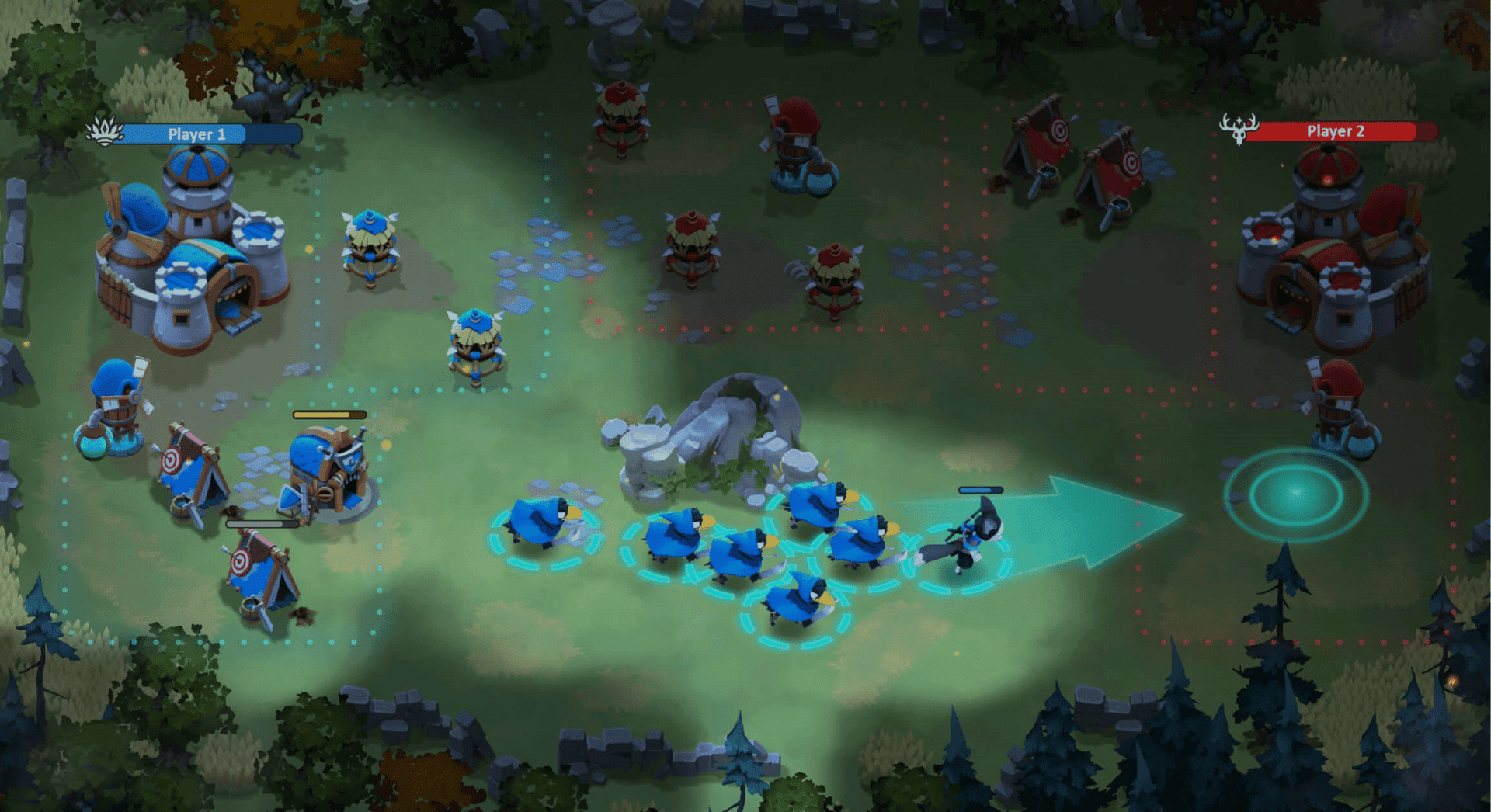
Task: Open the red barracks pod by the stones
Action: pyautogui.click(x=691, y=248)
